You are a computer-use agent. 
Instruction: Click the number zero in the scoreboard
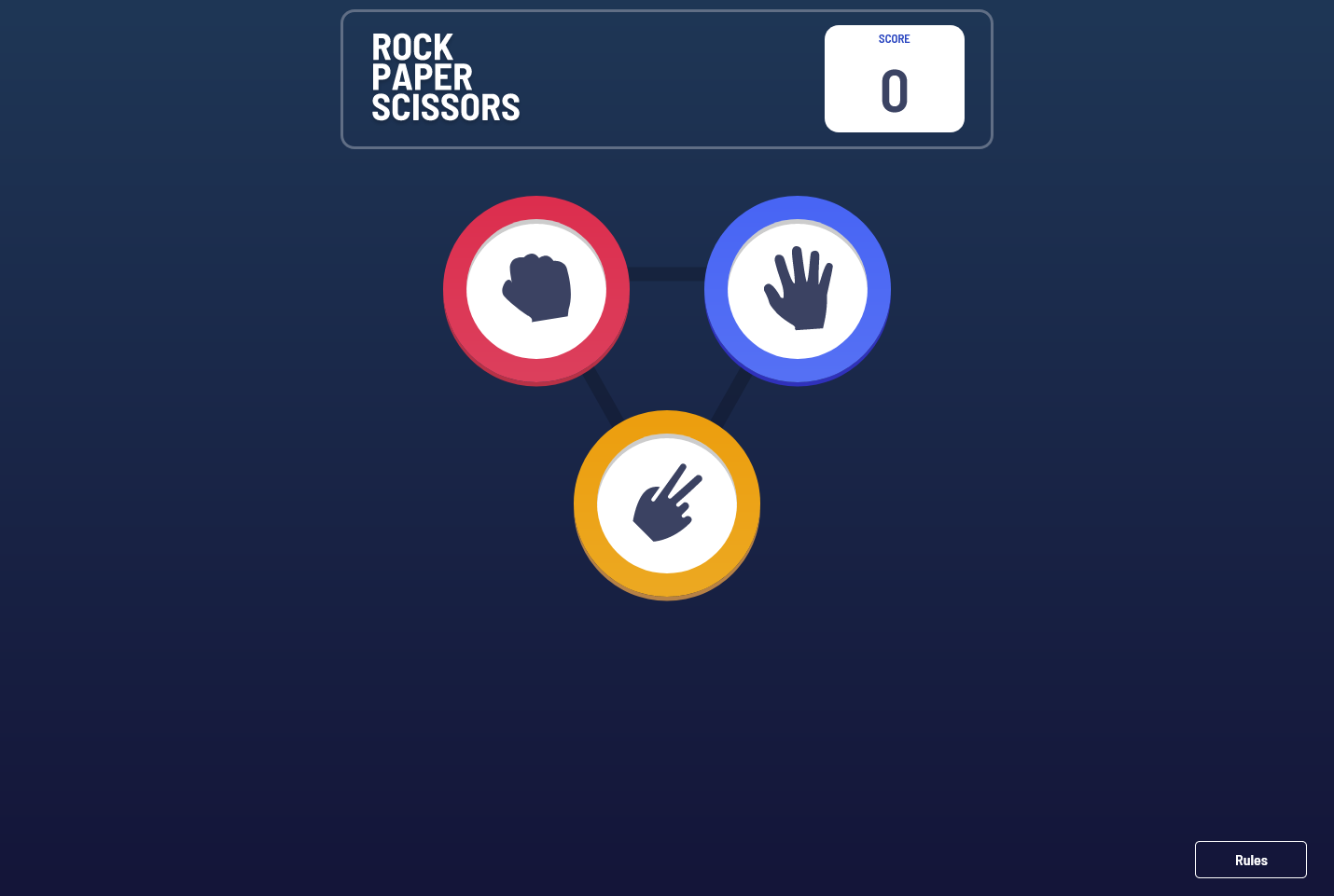[894, 90]
